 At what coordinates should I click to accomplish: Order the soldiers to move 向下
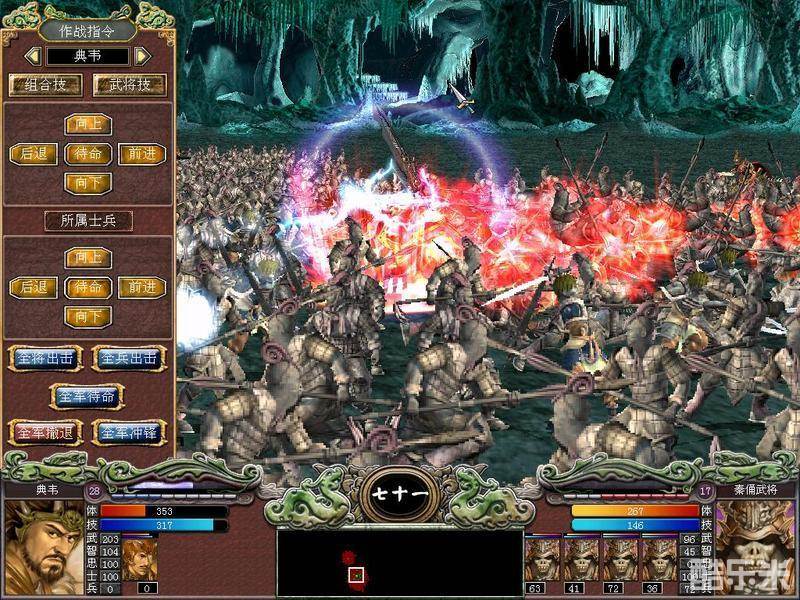click(x=88, y=316)
